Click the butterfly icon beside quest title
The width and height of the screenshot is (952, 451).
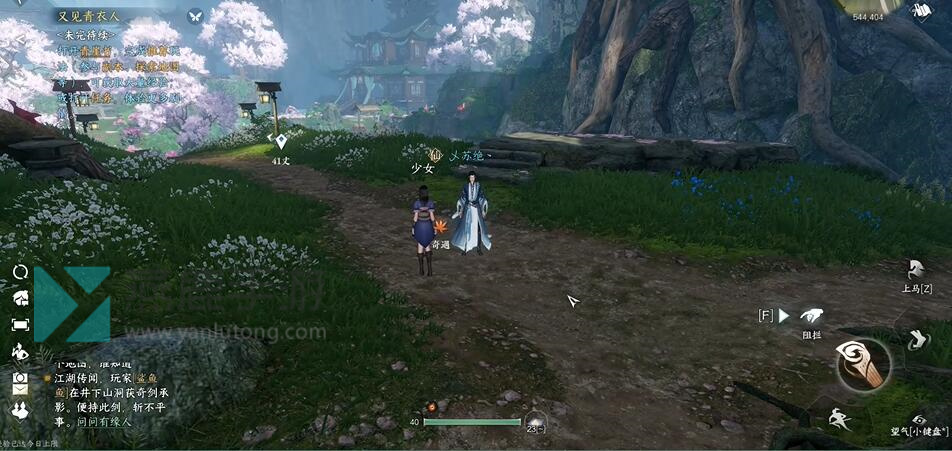coord(195,16)
